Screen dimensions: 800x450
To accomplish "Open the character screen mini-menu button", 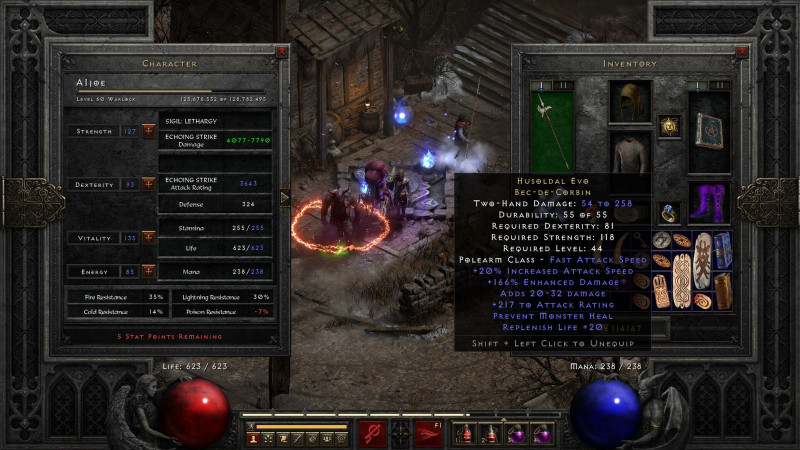I will click(x=253, y=438).
